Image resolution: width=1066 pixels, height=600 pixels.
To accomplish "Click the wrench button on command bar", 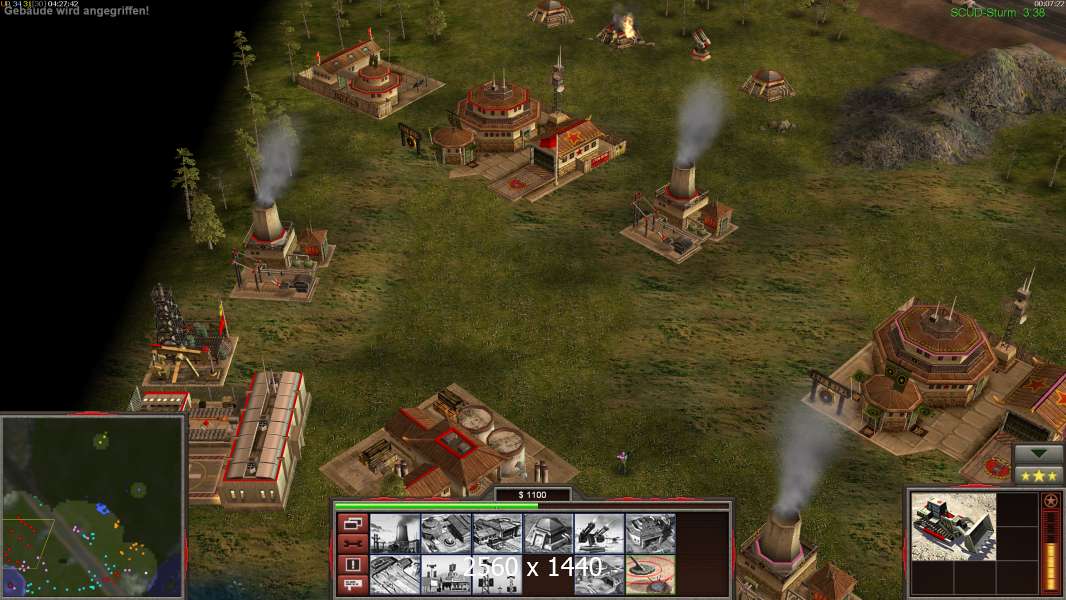I will tap(351, 544).
